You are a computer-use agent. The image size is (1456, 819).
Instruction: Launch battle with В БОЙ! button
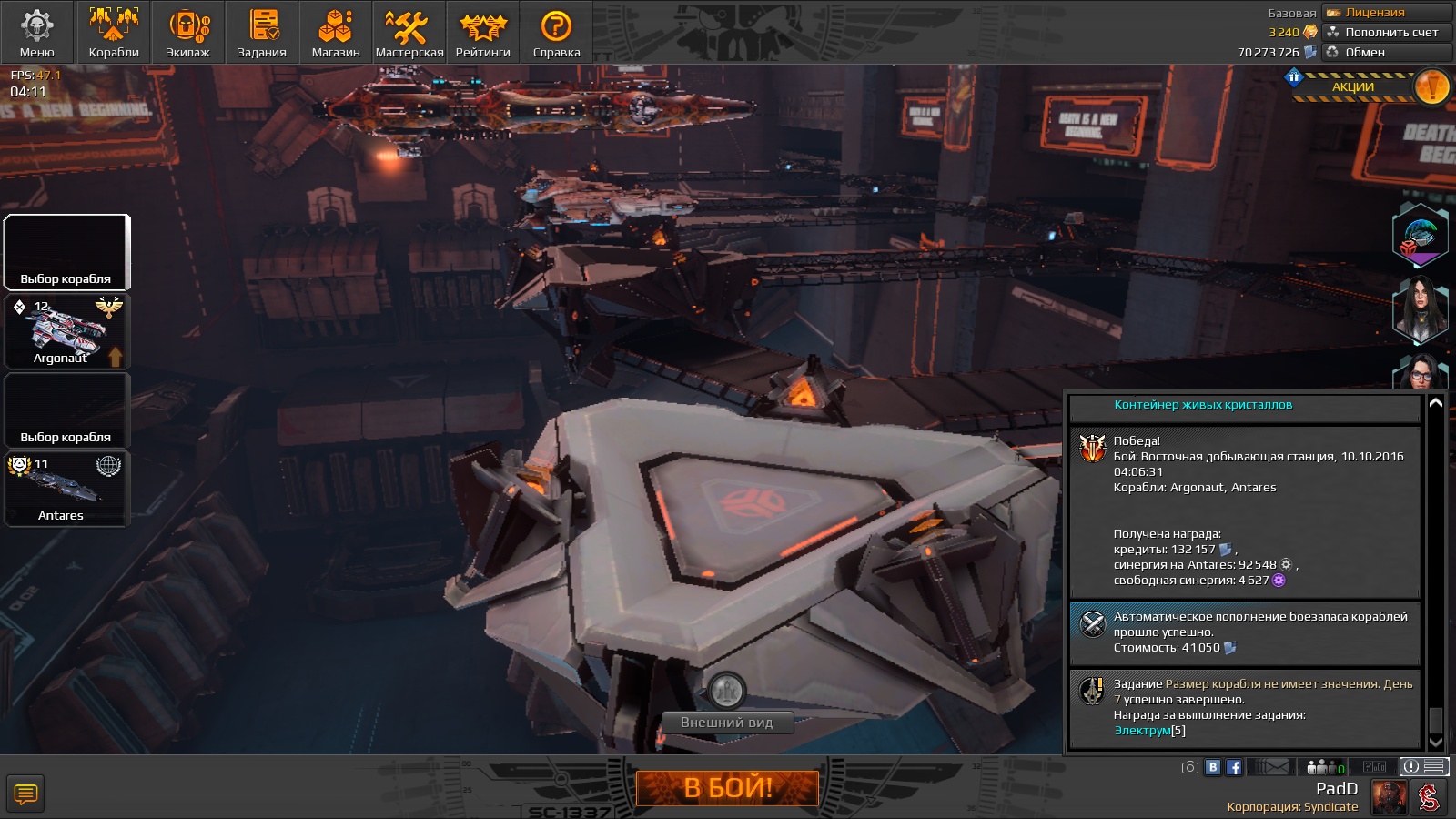(727, 788)
